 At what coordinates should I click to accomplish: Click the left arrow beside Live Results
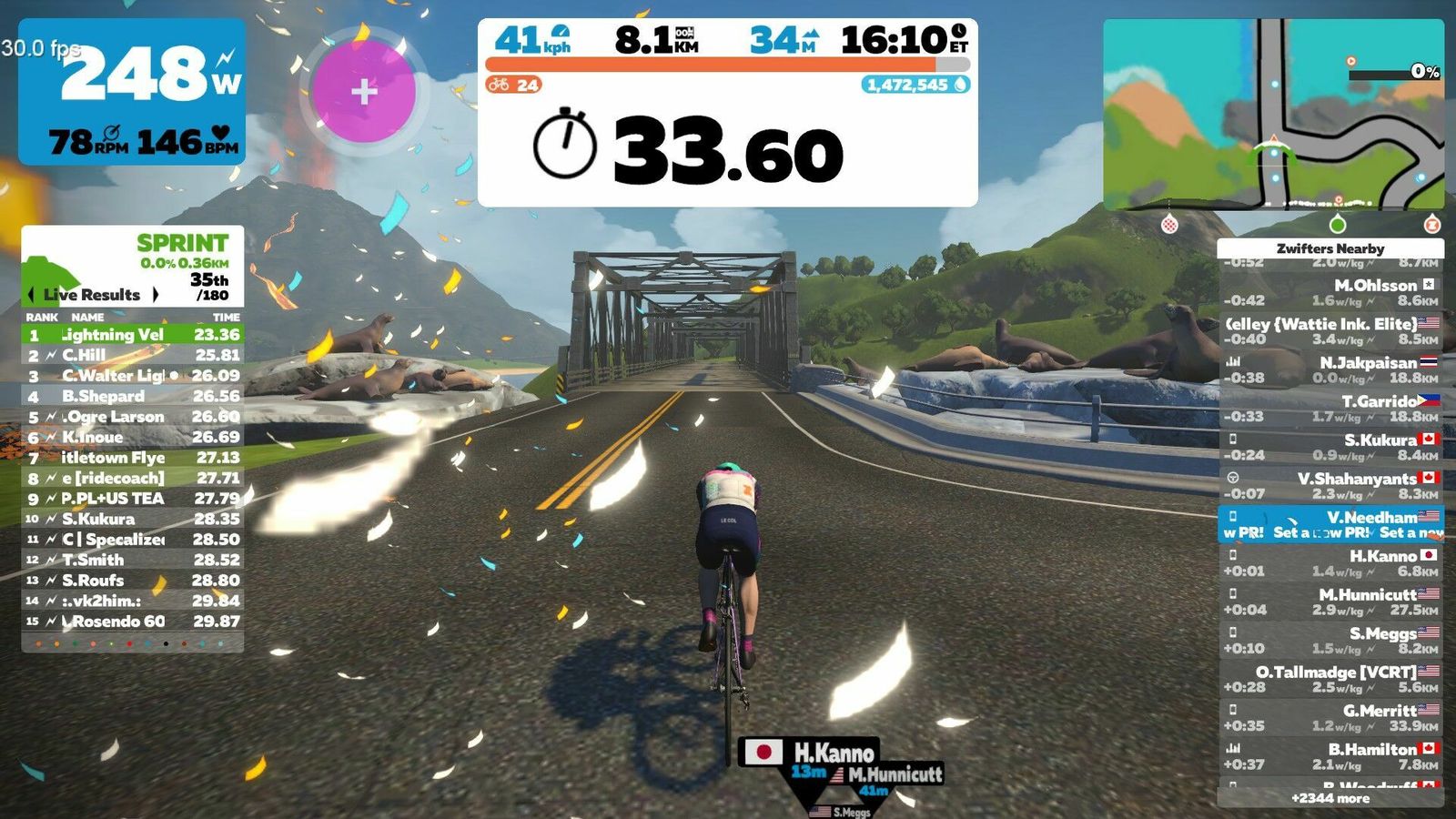click(32, 295)
